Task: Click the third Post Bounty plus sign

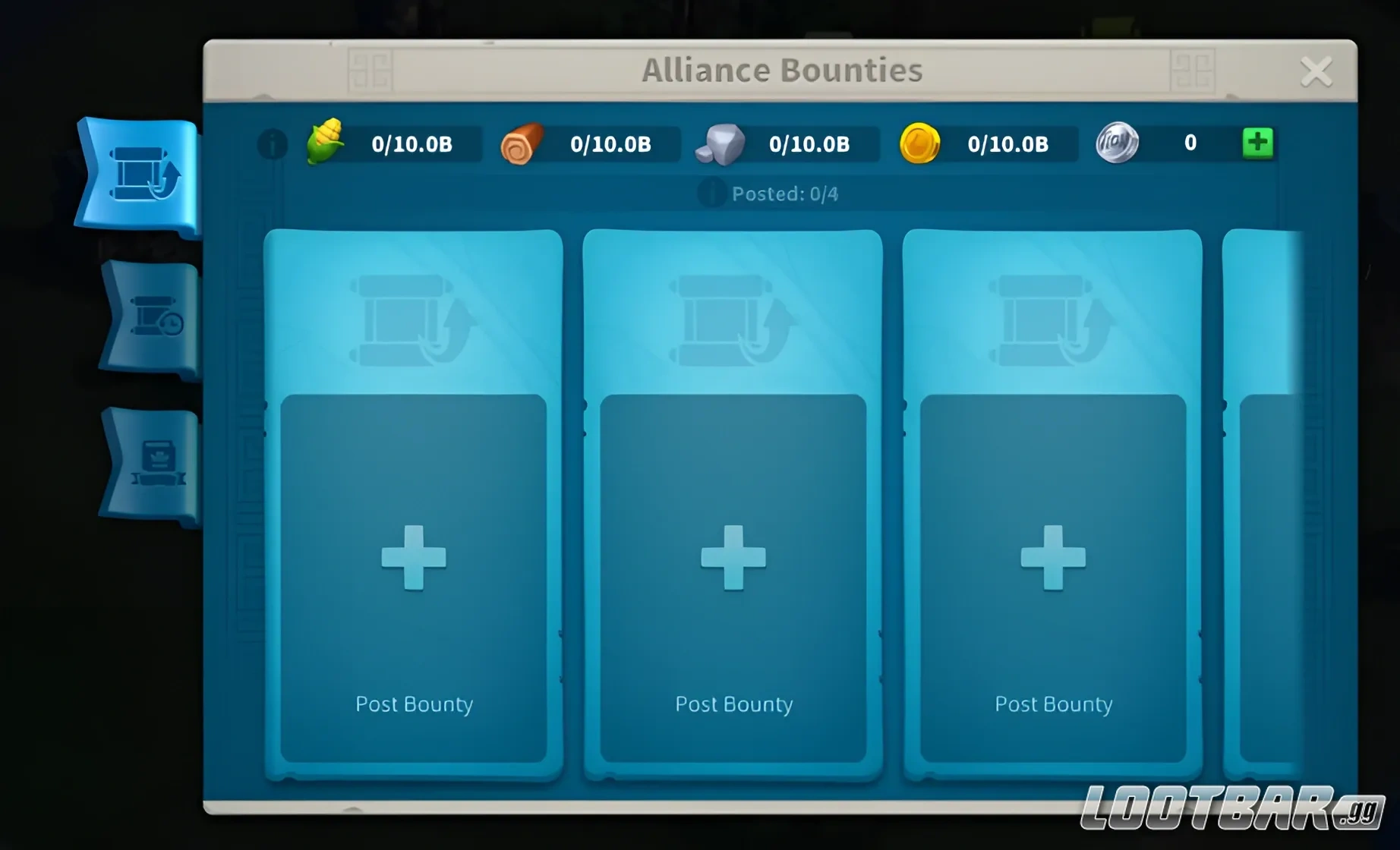Action: point(1052,558)
